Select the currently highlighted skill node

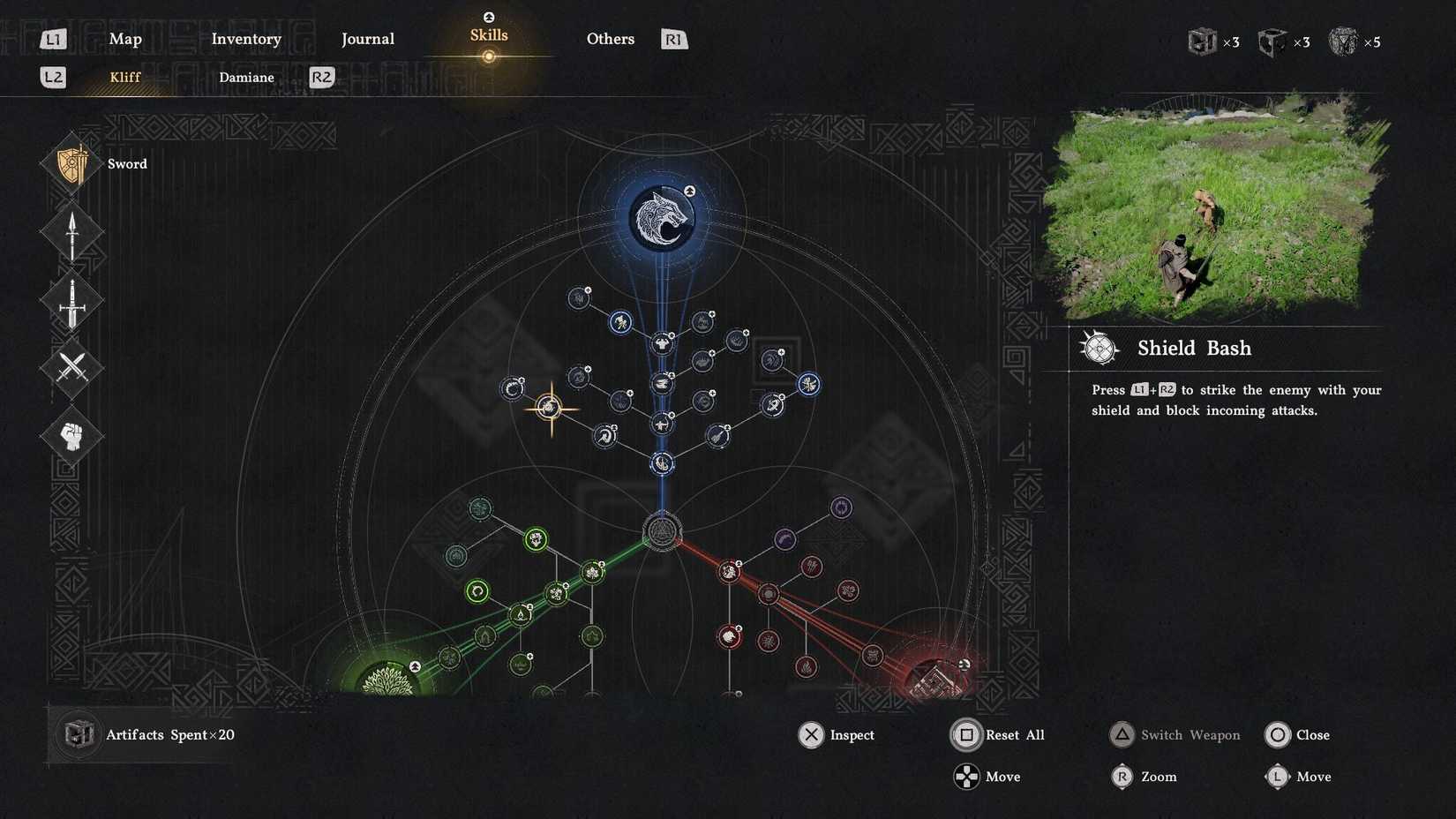coord(551,407)
